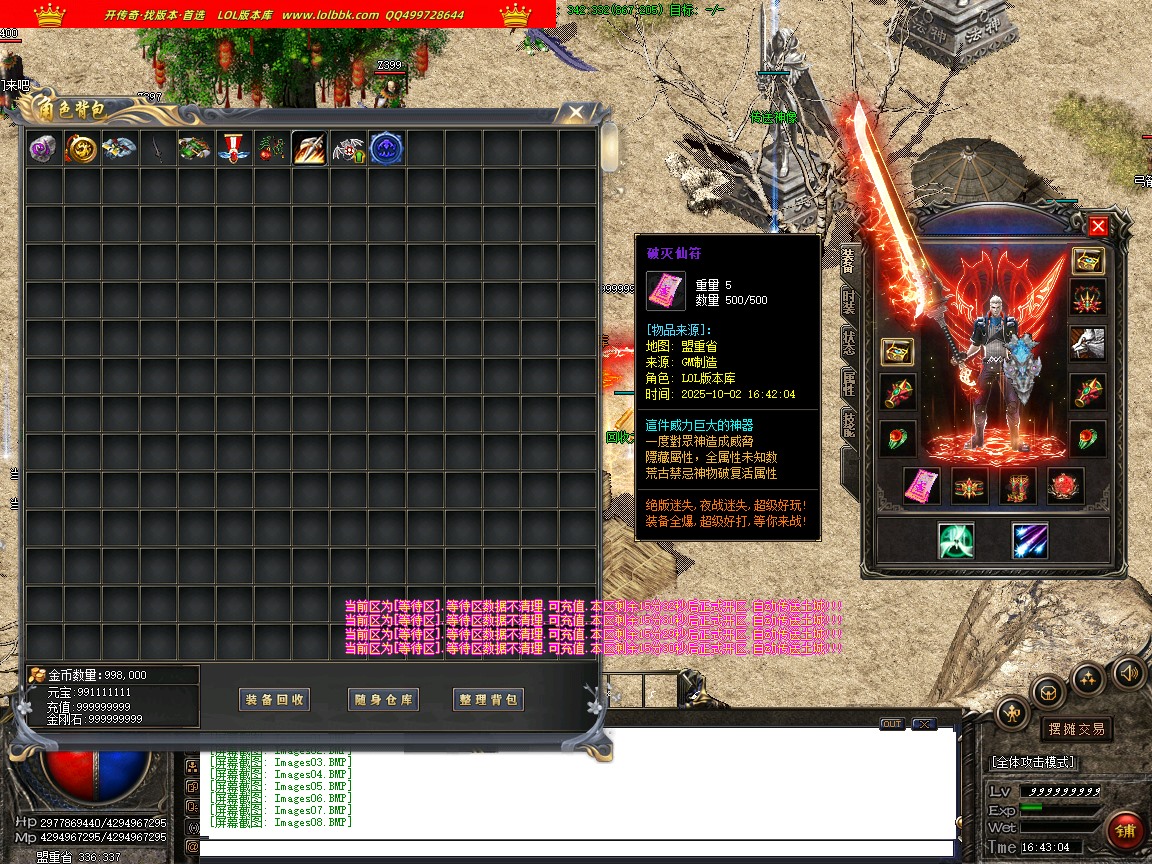
Task: Click the red 铺 shop button
Action: [1126, 831]
